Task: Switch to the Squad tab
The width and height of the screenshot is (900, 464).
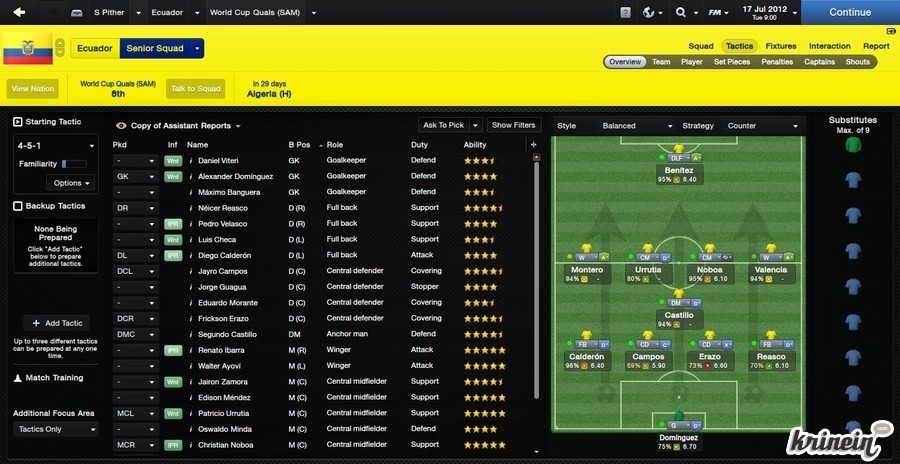Action: pos(701,46)
